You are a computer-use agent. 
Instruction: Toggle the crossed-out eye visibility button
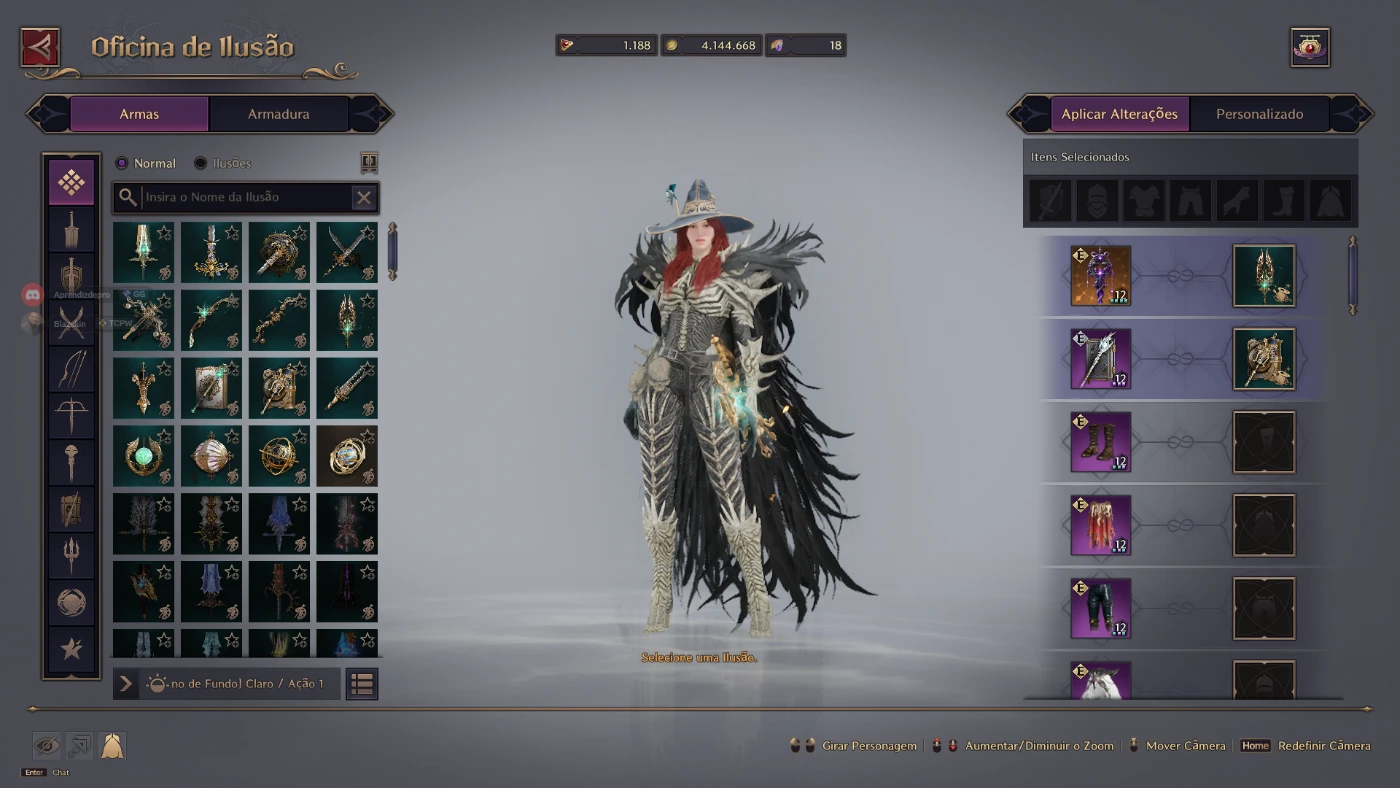47,745
